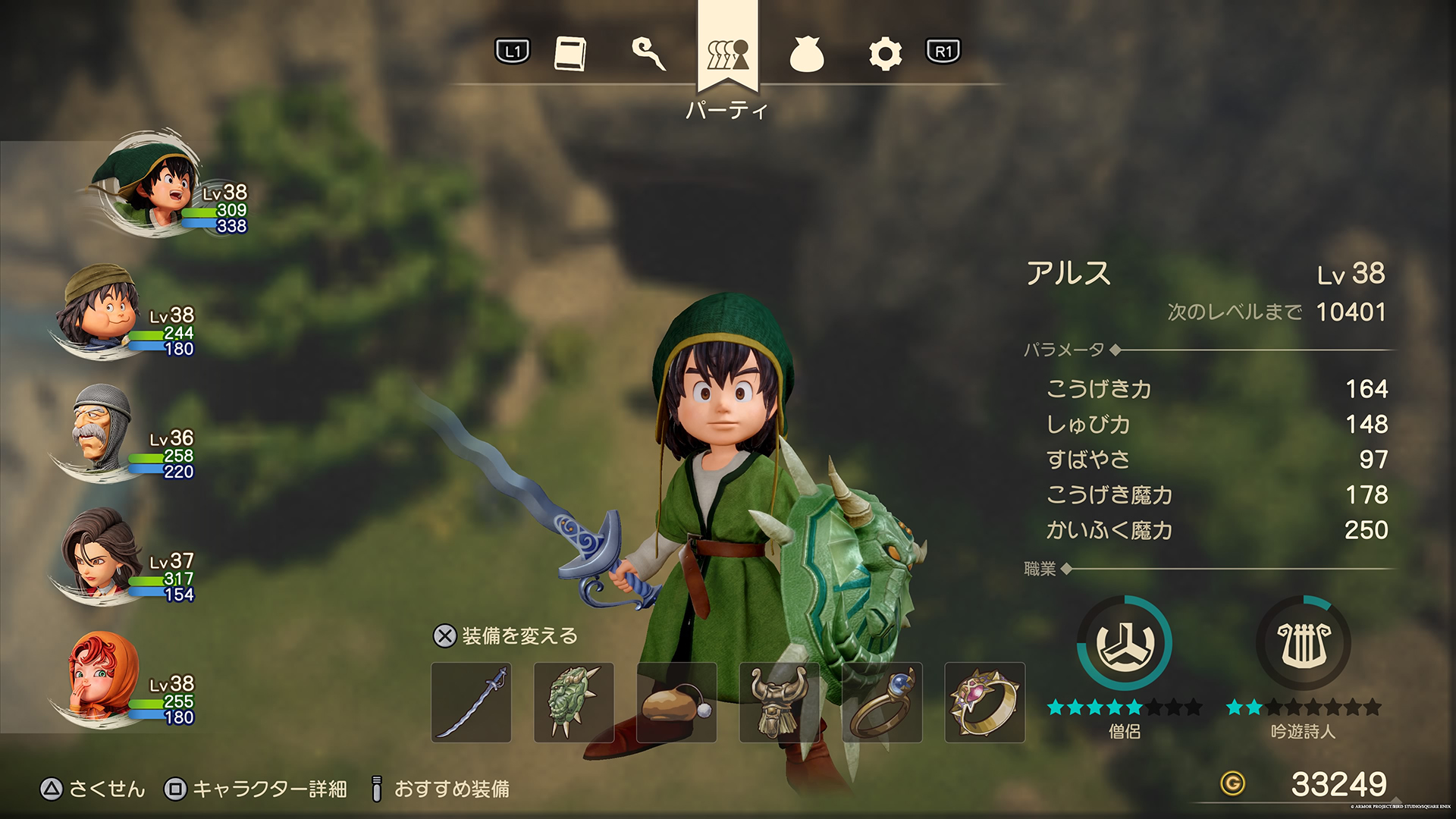
Task: Choose the green spiked shield slot
Action: [x=574, y=702]
